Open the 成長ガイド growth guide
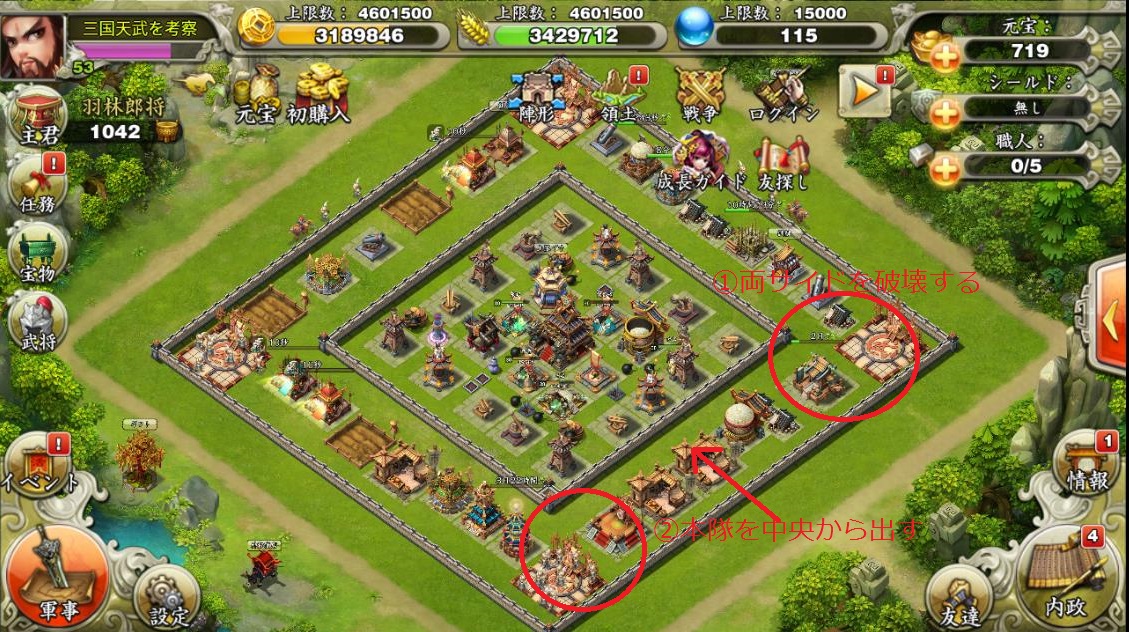1129x632 pixels. coord(701,163)
